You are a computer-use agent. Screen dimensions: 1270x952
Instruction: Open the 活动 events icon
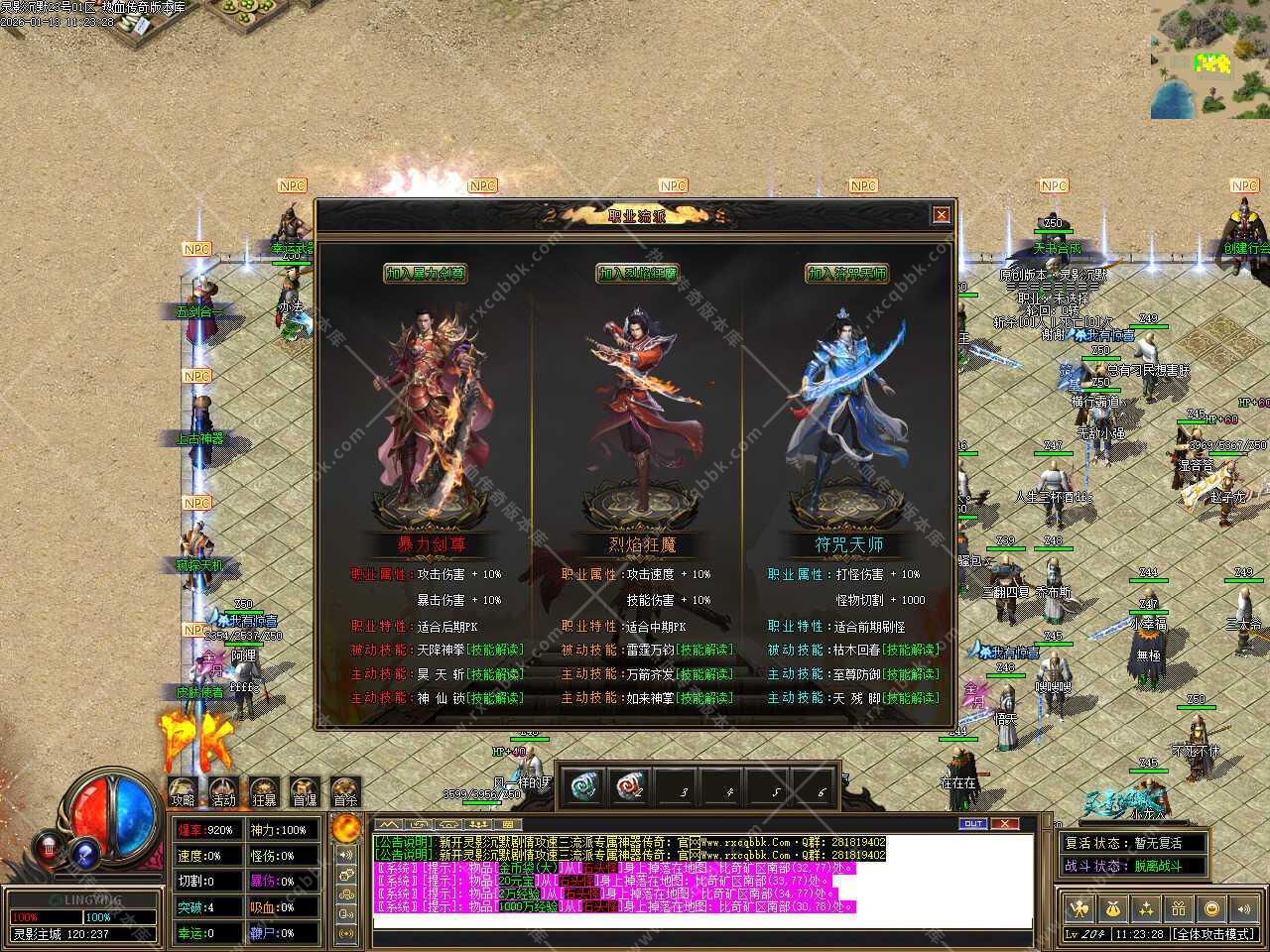223,792
